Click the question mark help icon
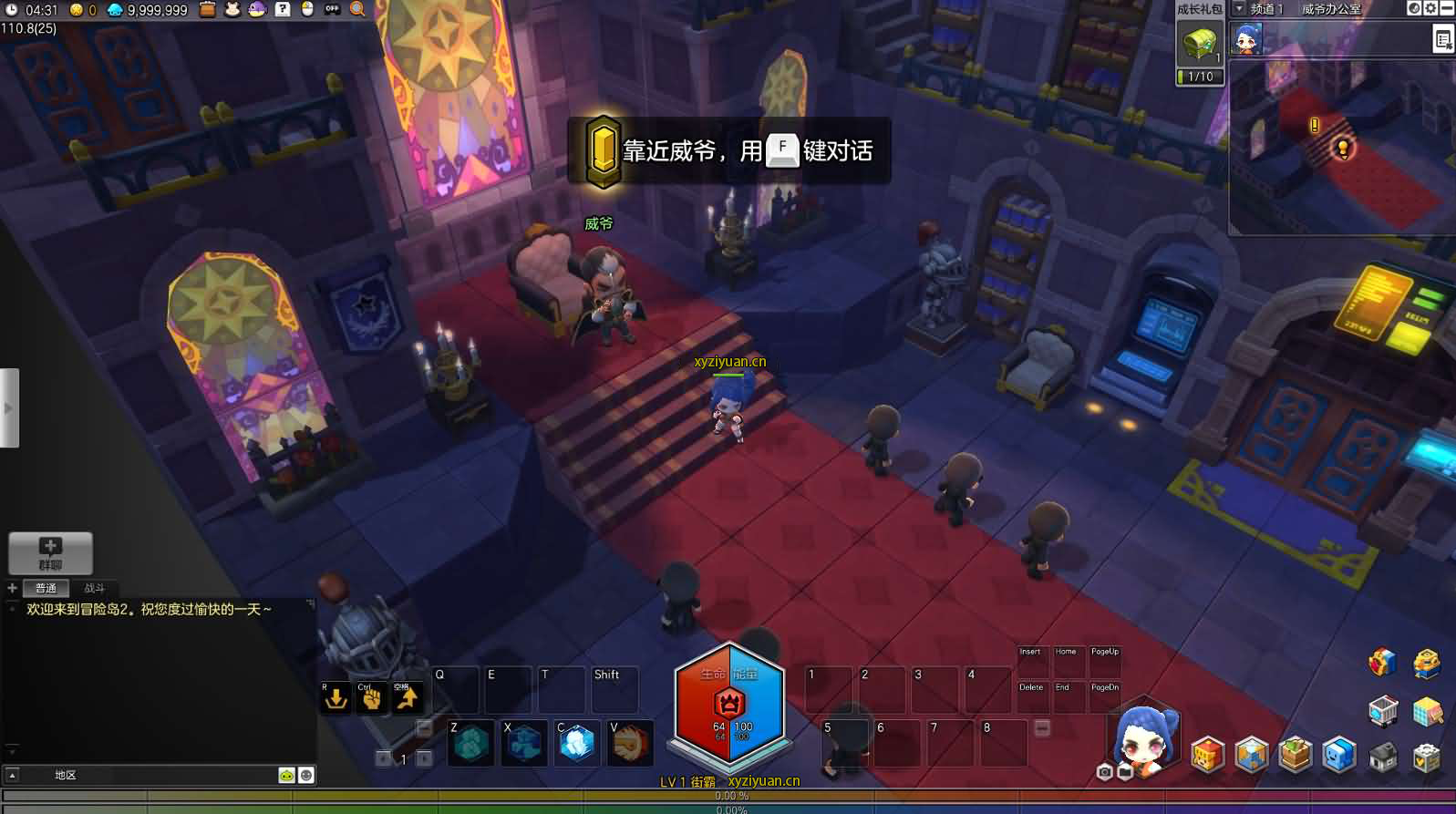The height and width of the screenshot is (814, 1456). coord(283,9)
